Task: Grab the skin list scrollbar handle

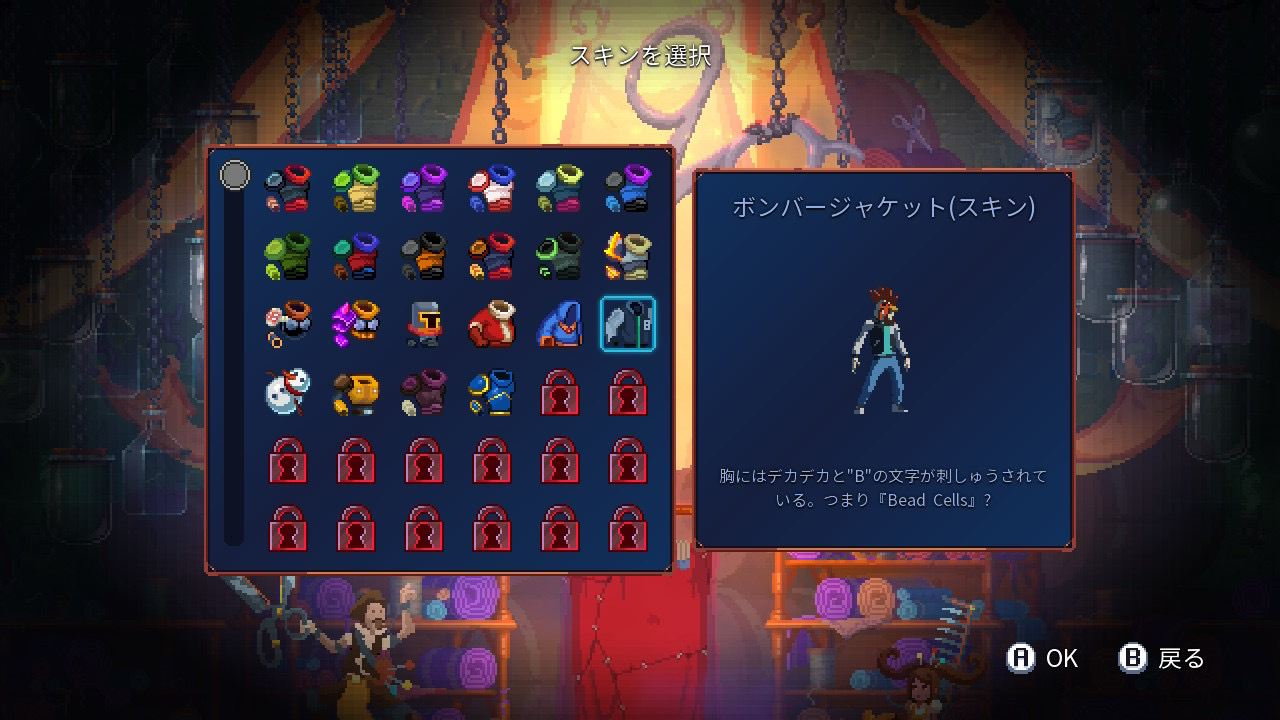Action: click(235, 176)
